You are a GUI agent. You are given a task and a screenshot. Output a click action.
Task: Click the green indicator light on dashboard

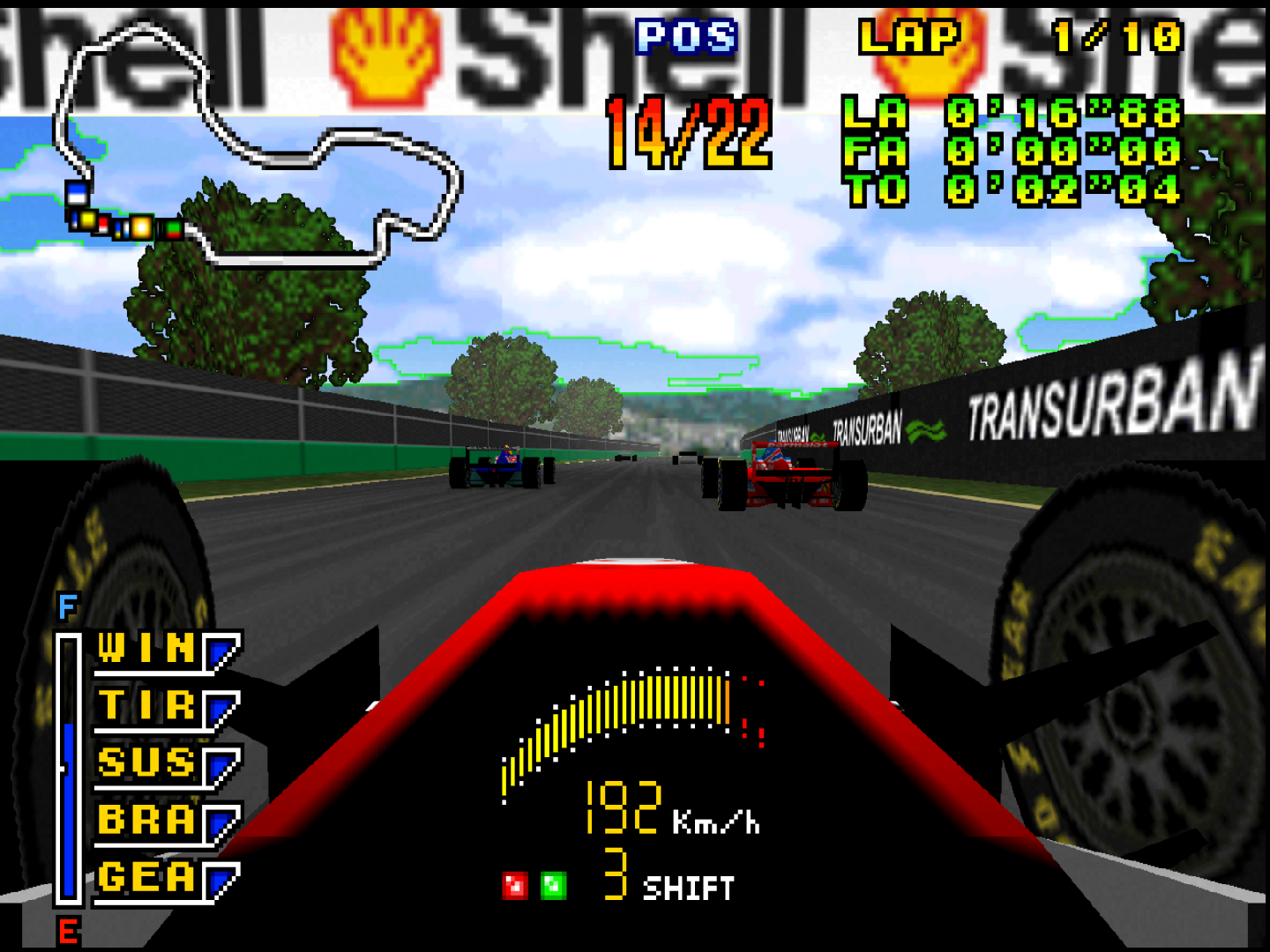554,885
